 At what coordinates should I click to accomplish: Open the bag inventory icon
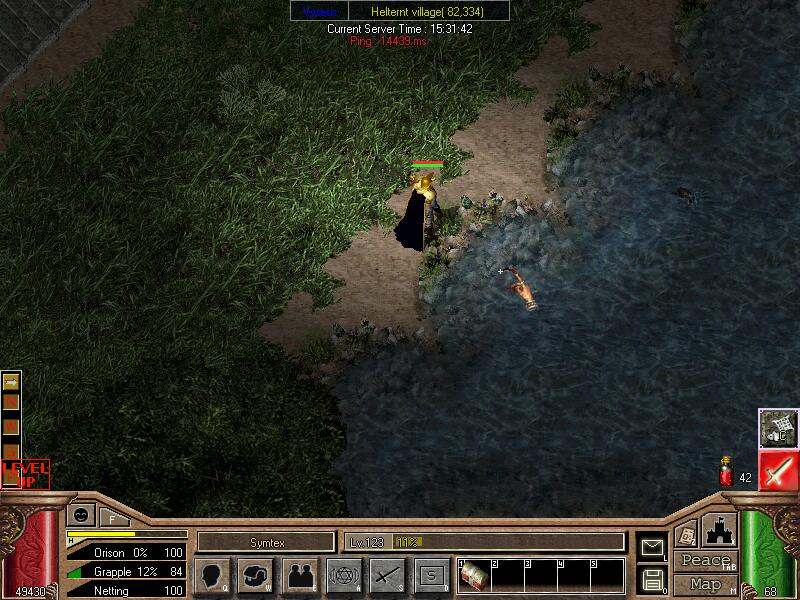tap(257, 576)
